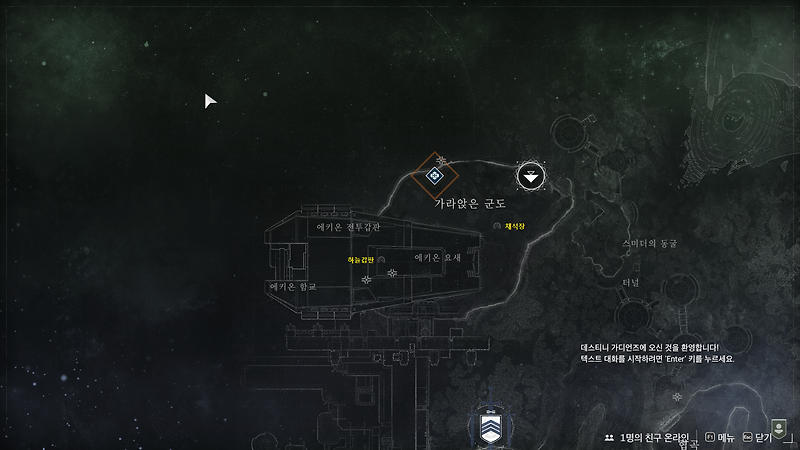Open the Vanguard chevron shield emblem
The width and height of the screenshot is (800, 450).
point(489,429)
